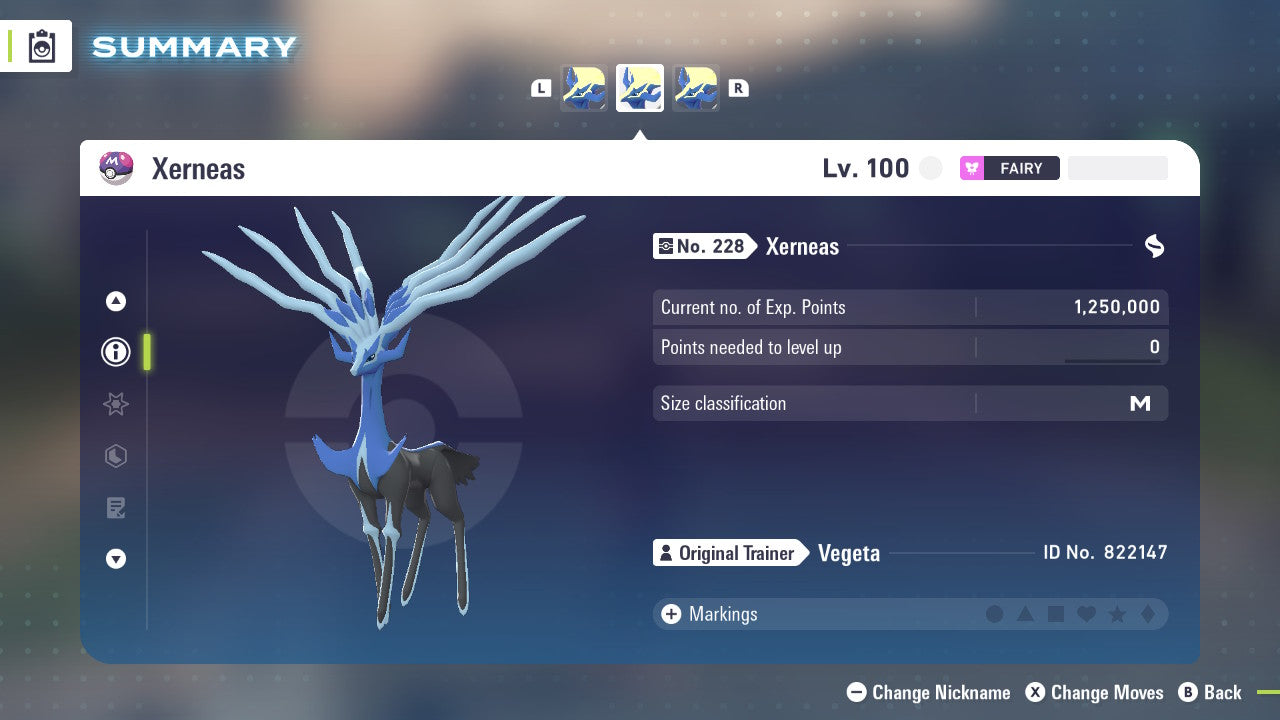Image resolution: width=1280 pixels, height=720 pixels.
Task: Click the Master Ball icon beside Xerneas
Action: pyautogui.click(x=115, y=168)
